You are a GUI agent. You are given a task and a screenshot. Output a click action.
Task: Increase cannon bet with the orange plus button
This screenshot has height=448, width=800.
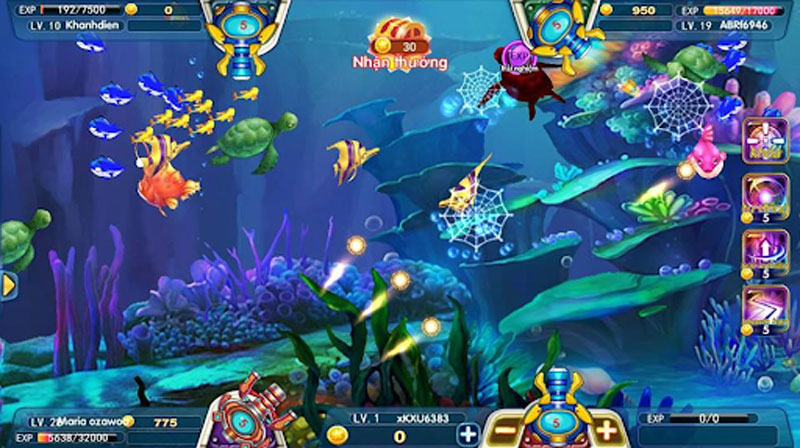click(607, 433)
